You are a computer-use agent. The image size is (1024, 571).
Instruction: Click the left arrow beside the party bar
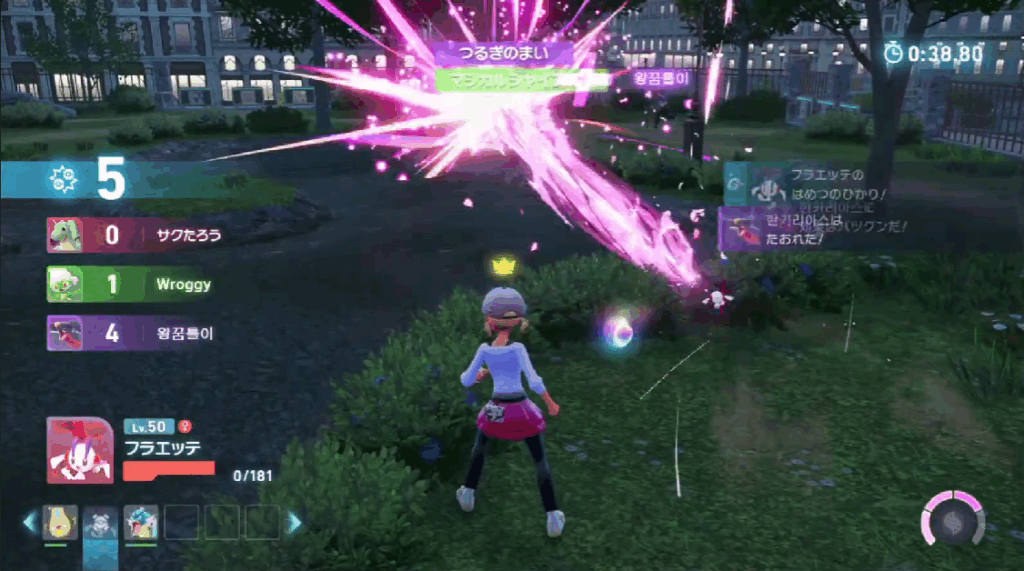pos(30,522)
